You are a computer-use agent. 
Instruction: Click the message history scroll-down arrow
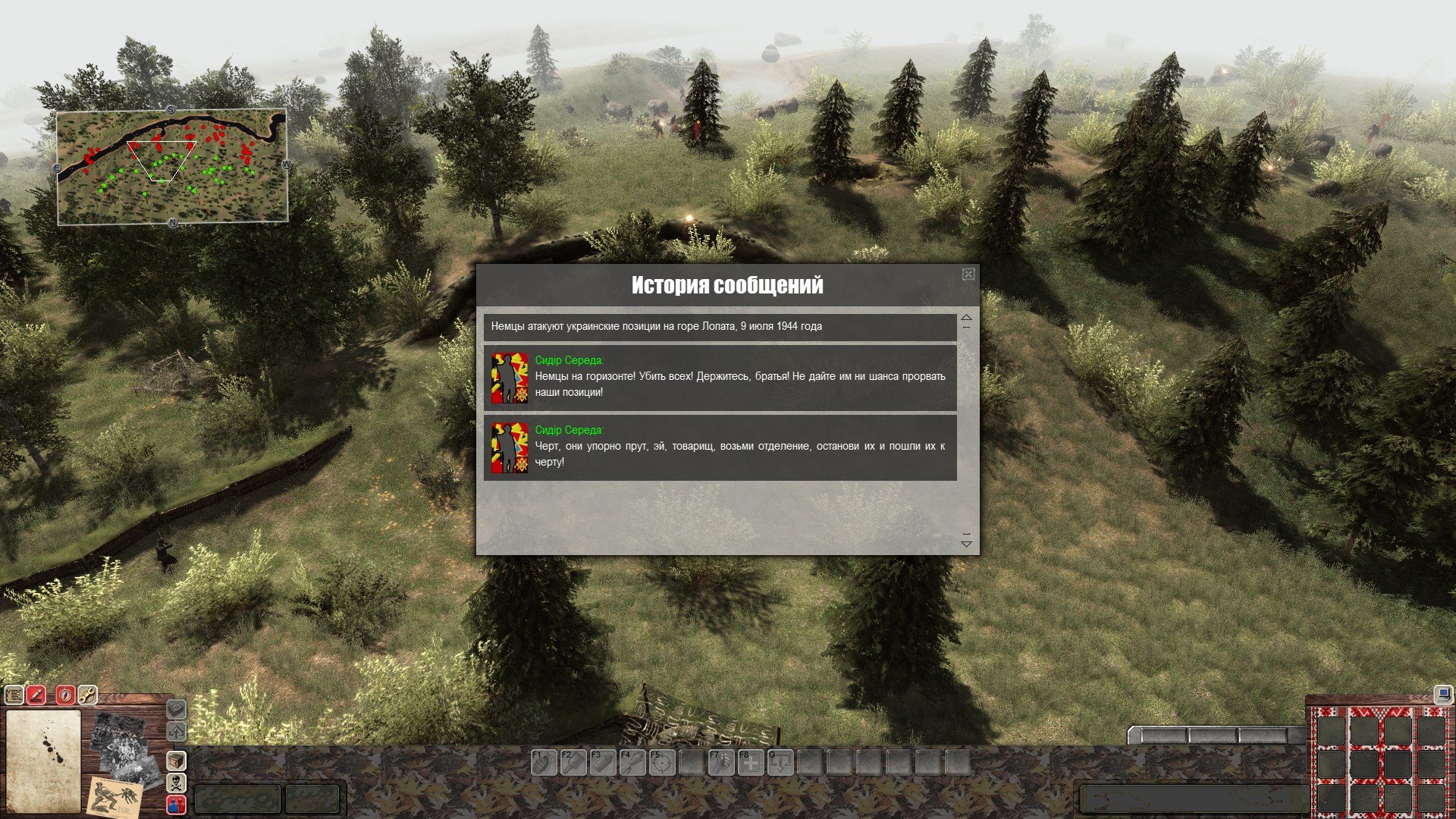pyautogui.click(x=966, y=543)
